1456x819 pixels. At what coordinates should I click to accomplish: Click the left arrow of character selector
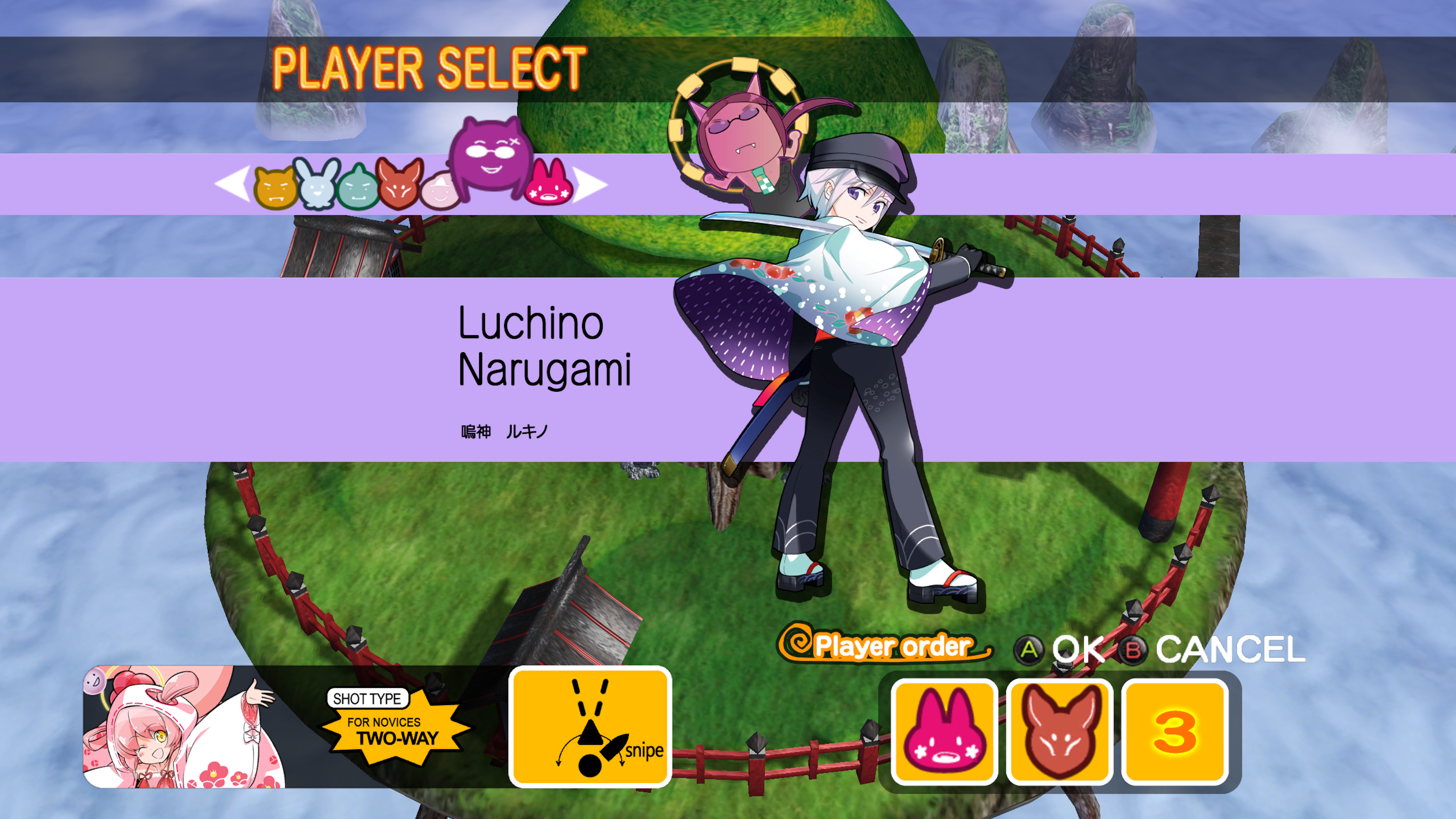(x=233, y=184)
